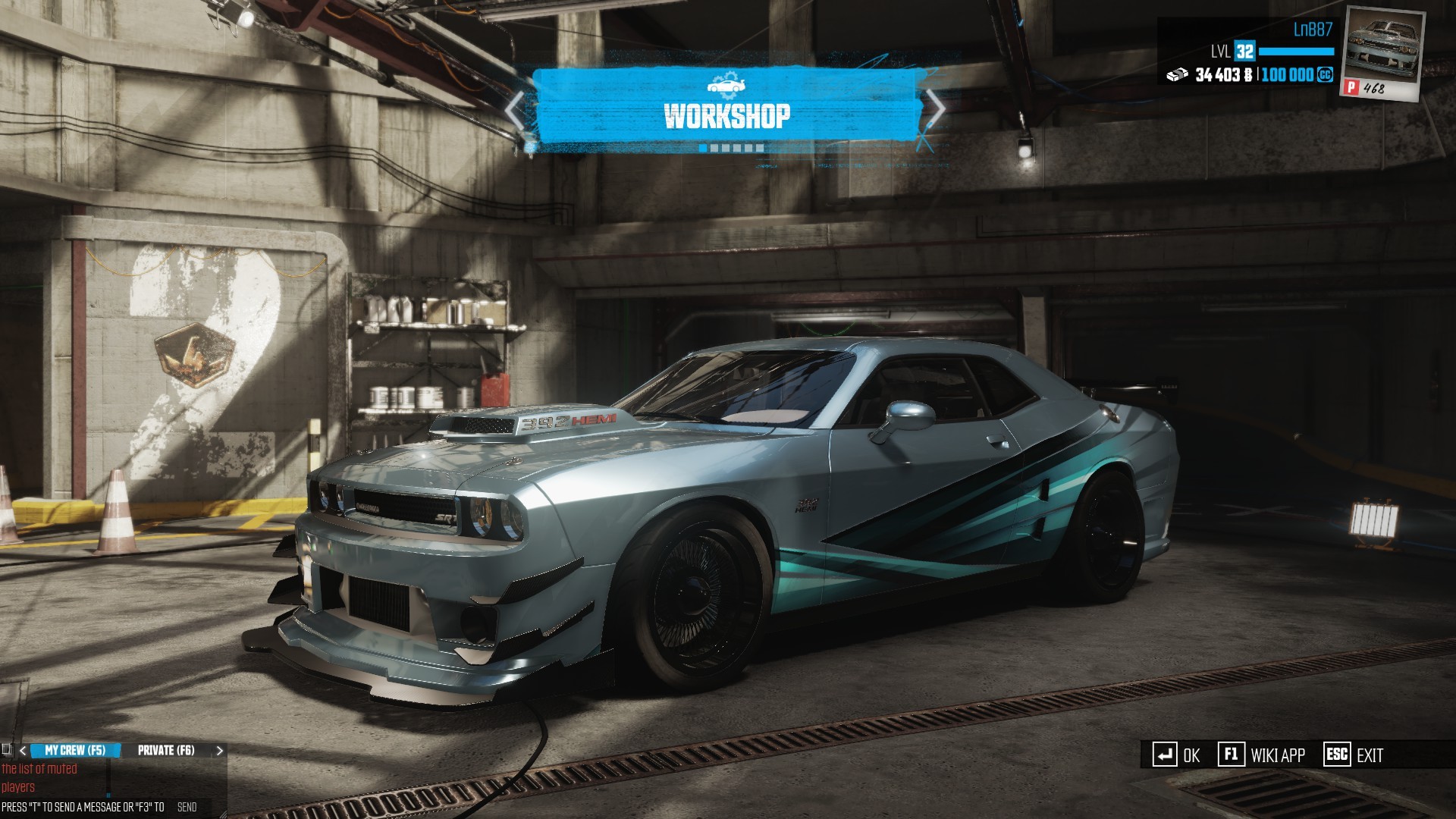Exit the workshop screen
The width and height of the screenshot is (1456, 819).
1354,755
